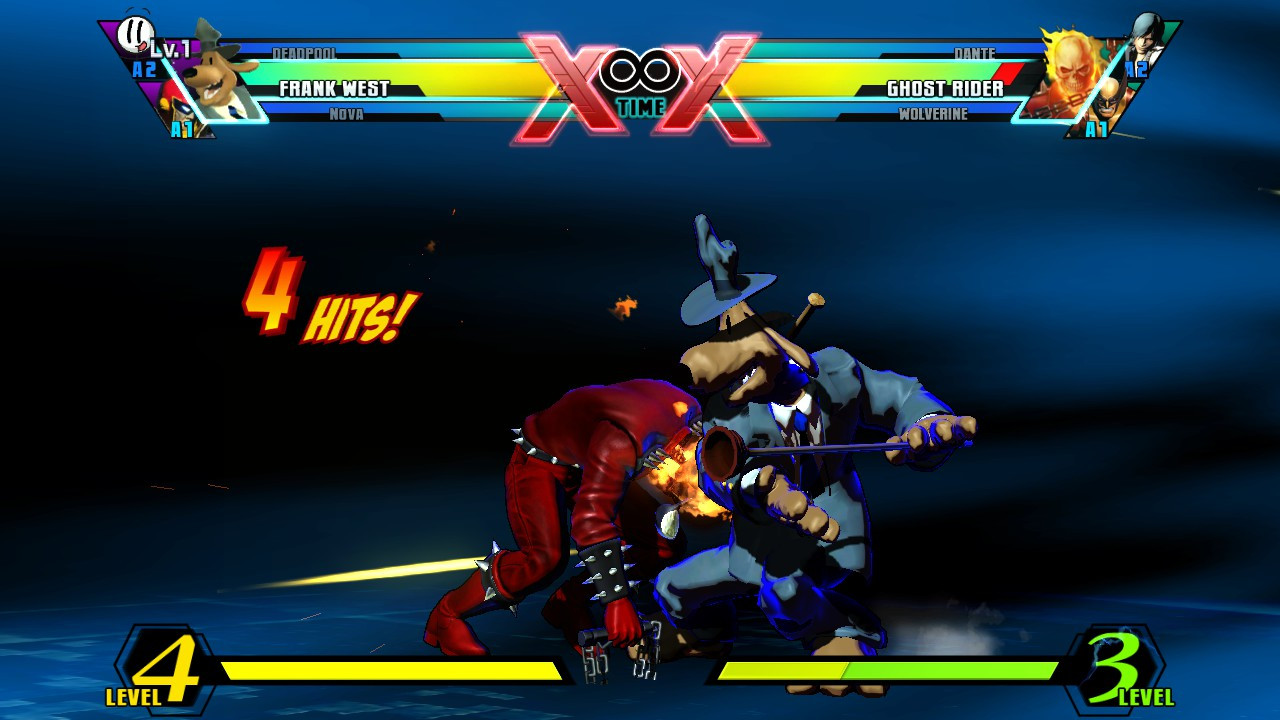Click the Frank West name bar

[x=334, y=87]
